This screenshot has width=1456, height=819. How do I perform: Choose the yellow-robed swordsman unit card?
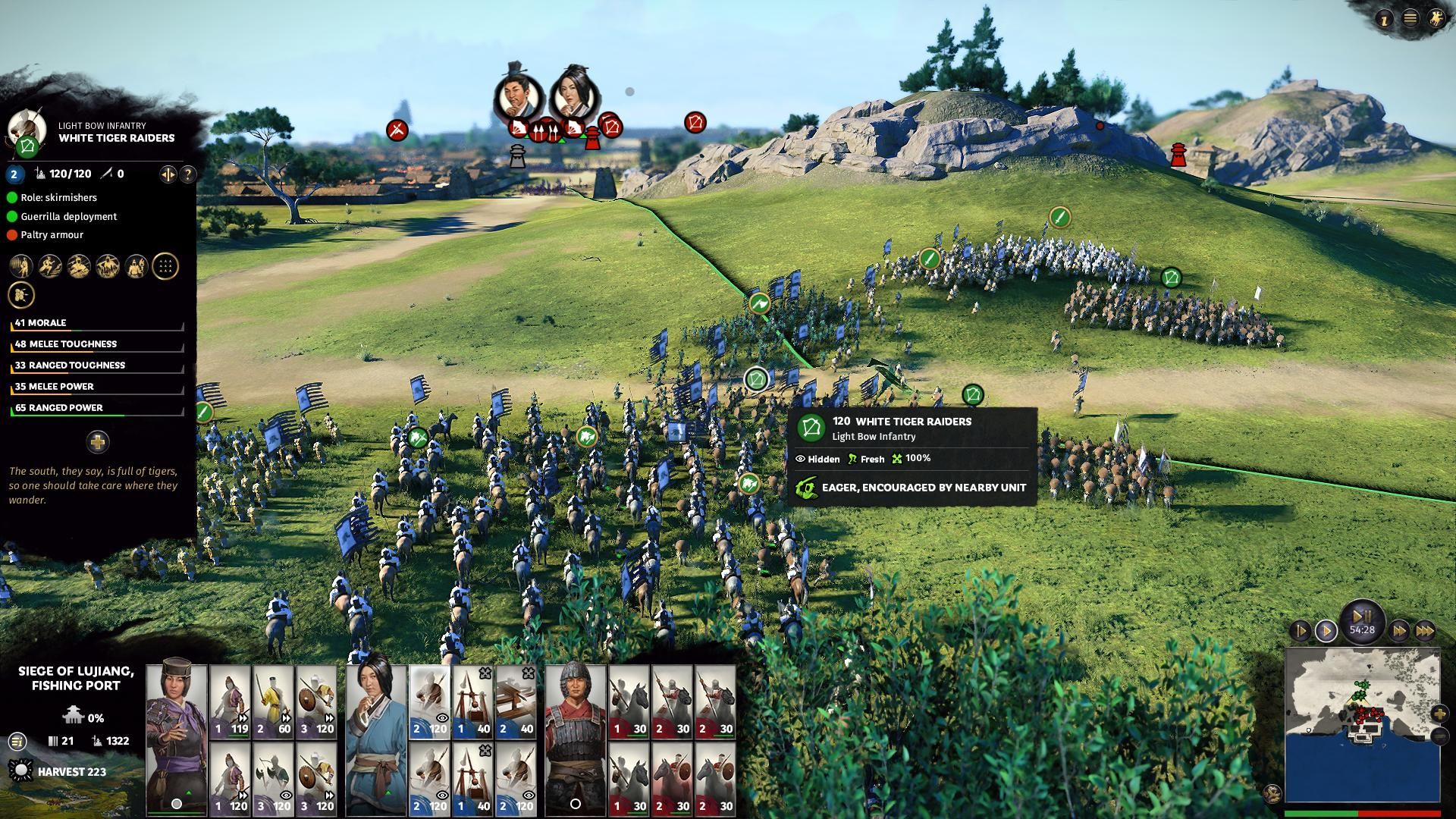273,702
